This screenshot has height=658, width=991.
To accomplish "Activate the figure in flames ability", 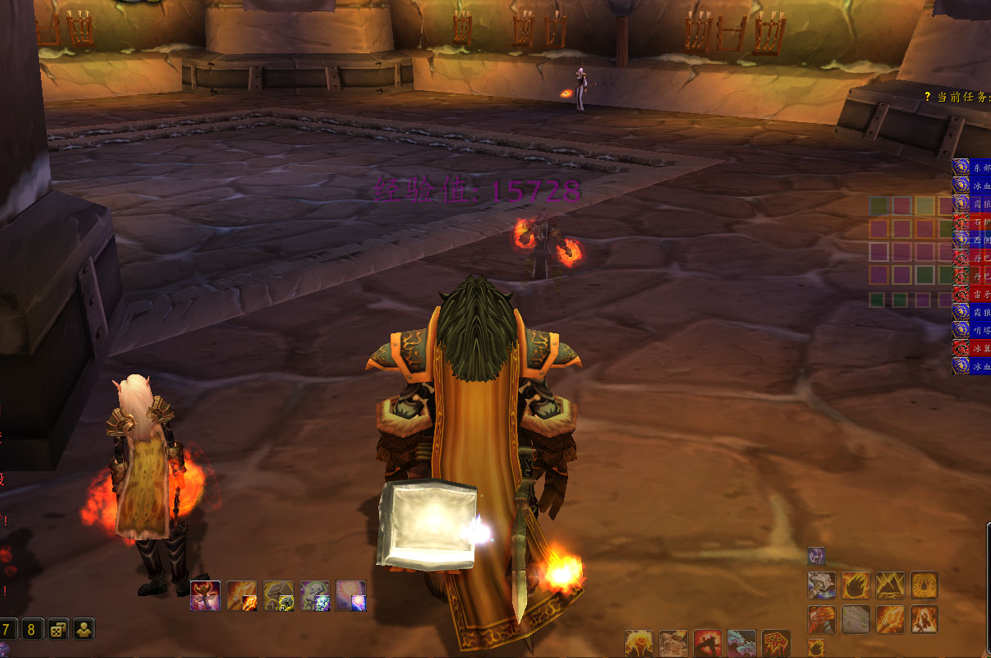I will [924, 620].
